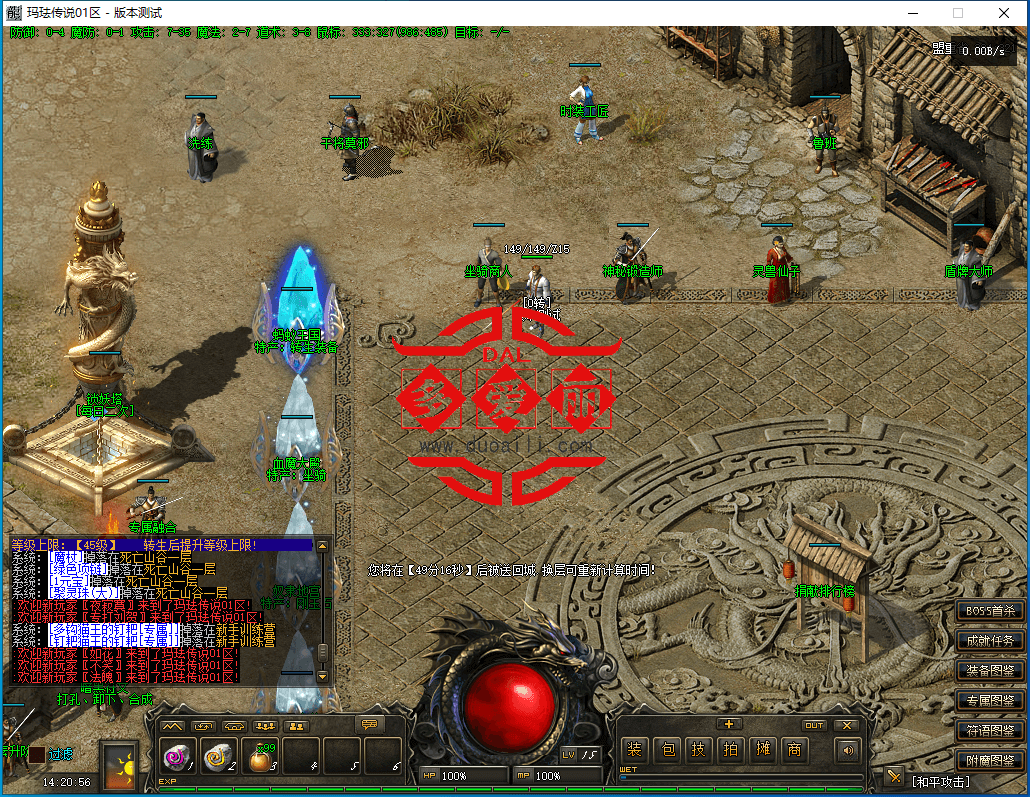1030x797 pixels.
Task: Open the BOSS首杀 panel
Action: pos(990,611)
